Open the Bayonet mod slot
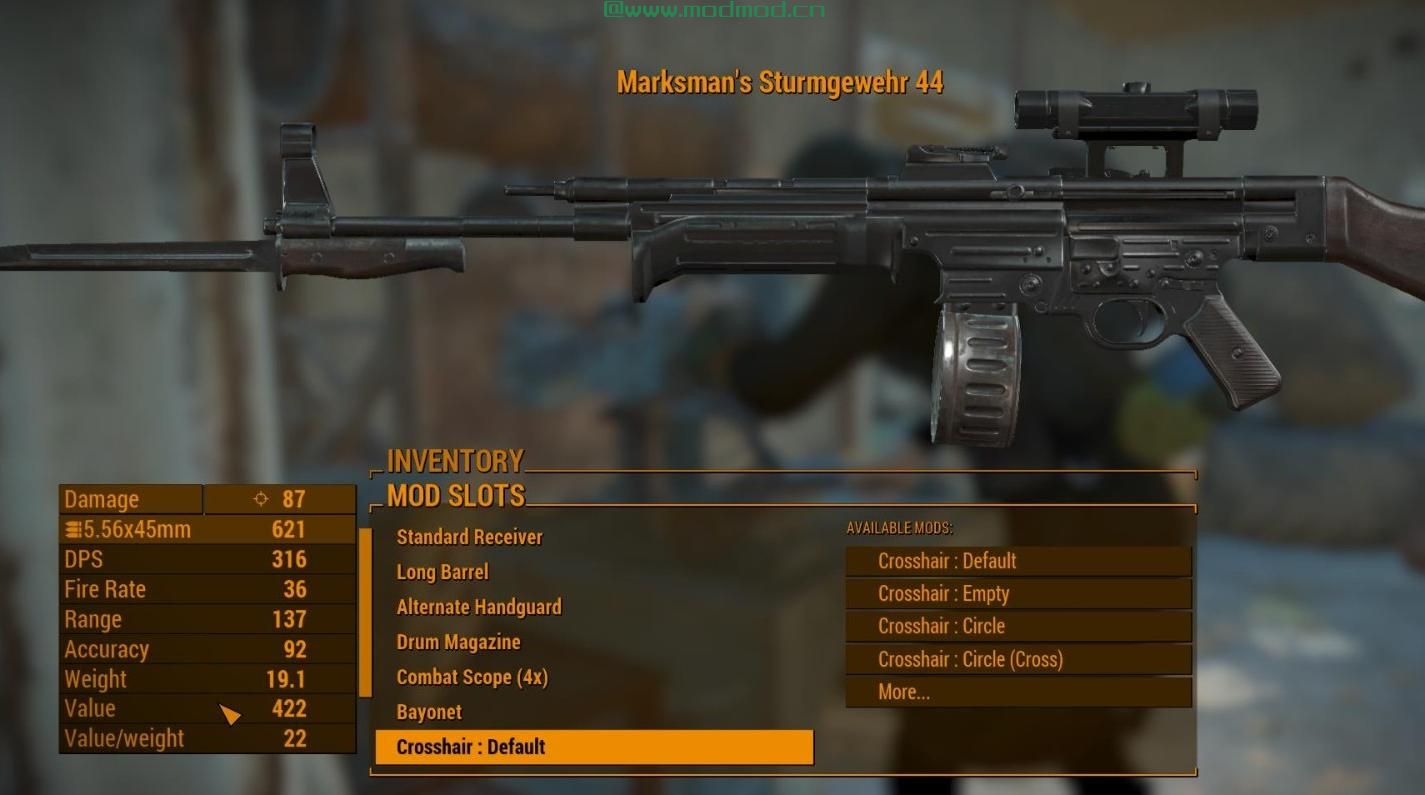Screen dimensions: 1425x795 (x=429, y=711)
